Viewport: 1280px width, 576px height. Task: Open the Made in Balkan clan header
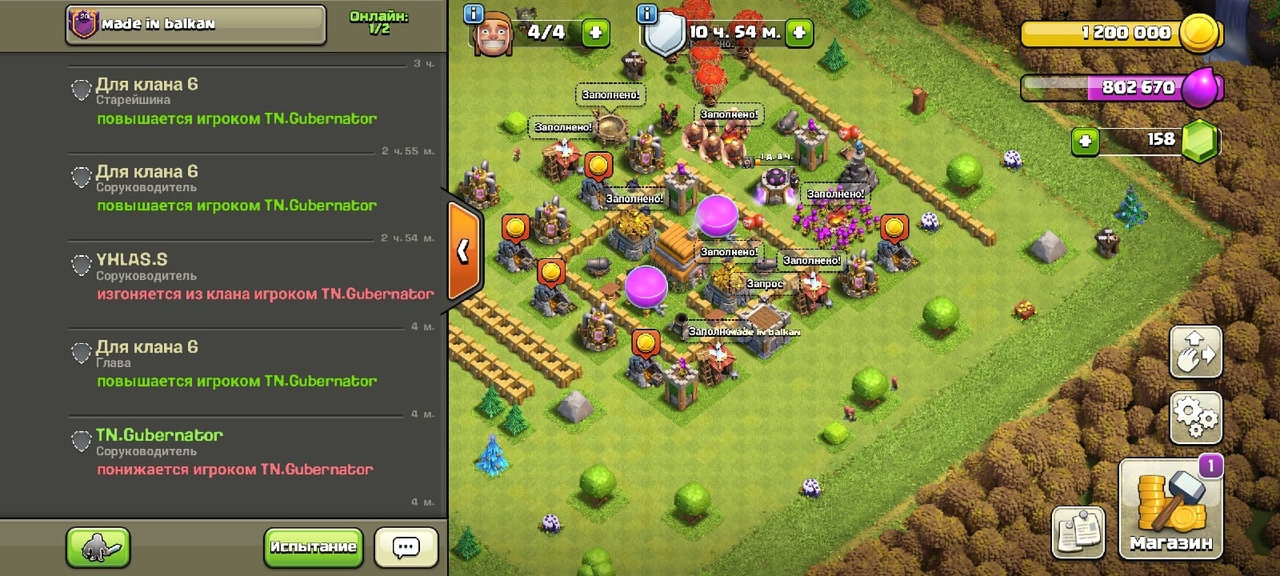196,24
